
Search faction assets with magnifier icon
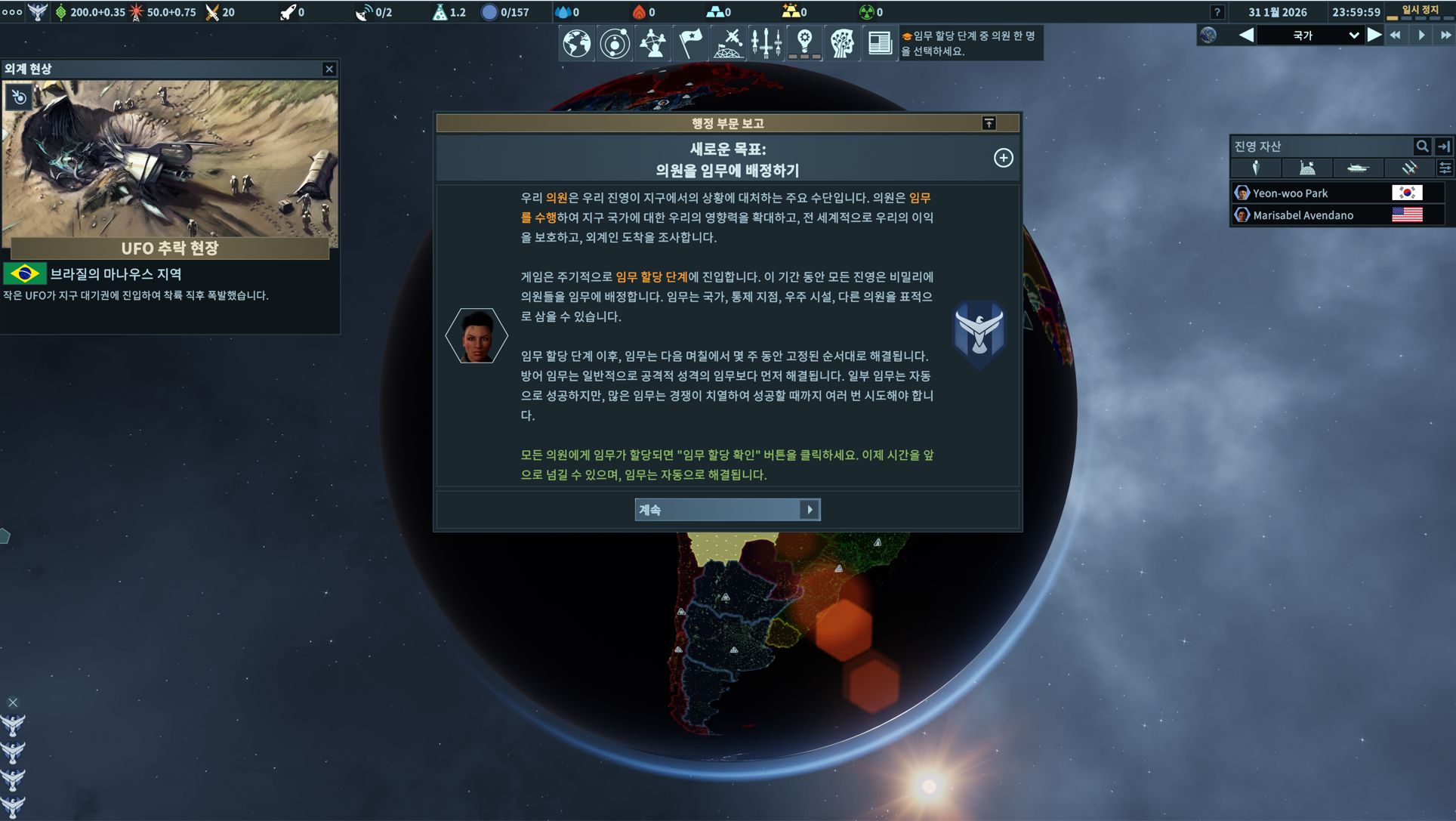(x=1422, y=147)
